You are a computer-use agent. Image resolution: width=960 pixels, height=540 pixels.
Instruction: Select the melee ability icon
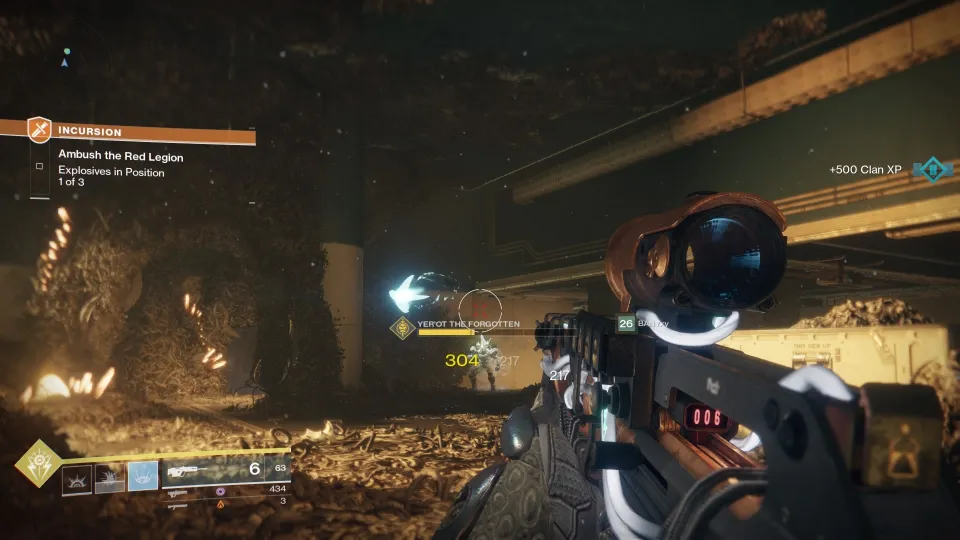110,479
